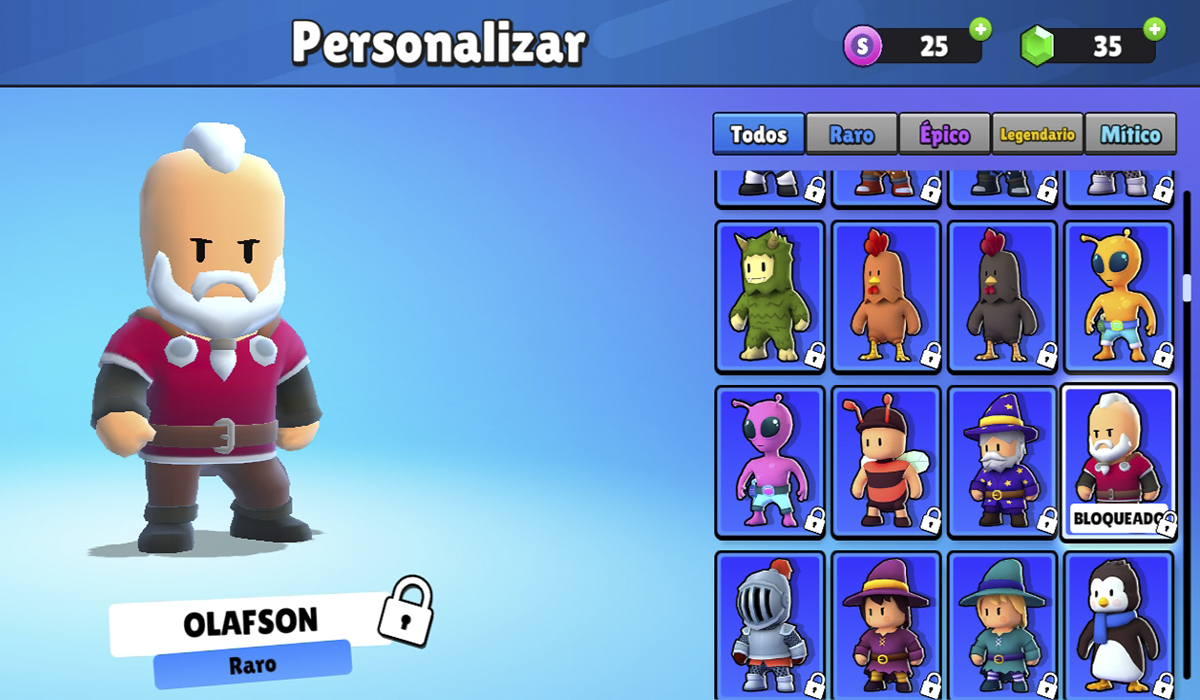Screen dimensions: 1200x700
Task: Select the bee costume skin
Action: click(x=886, y=462)
